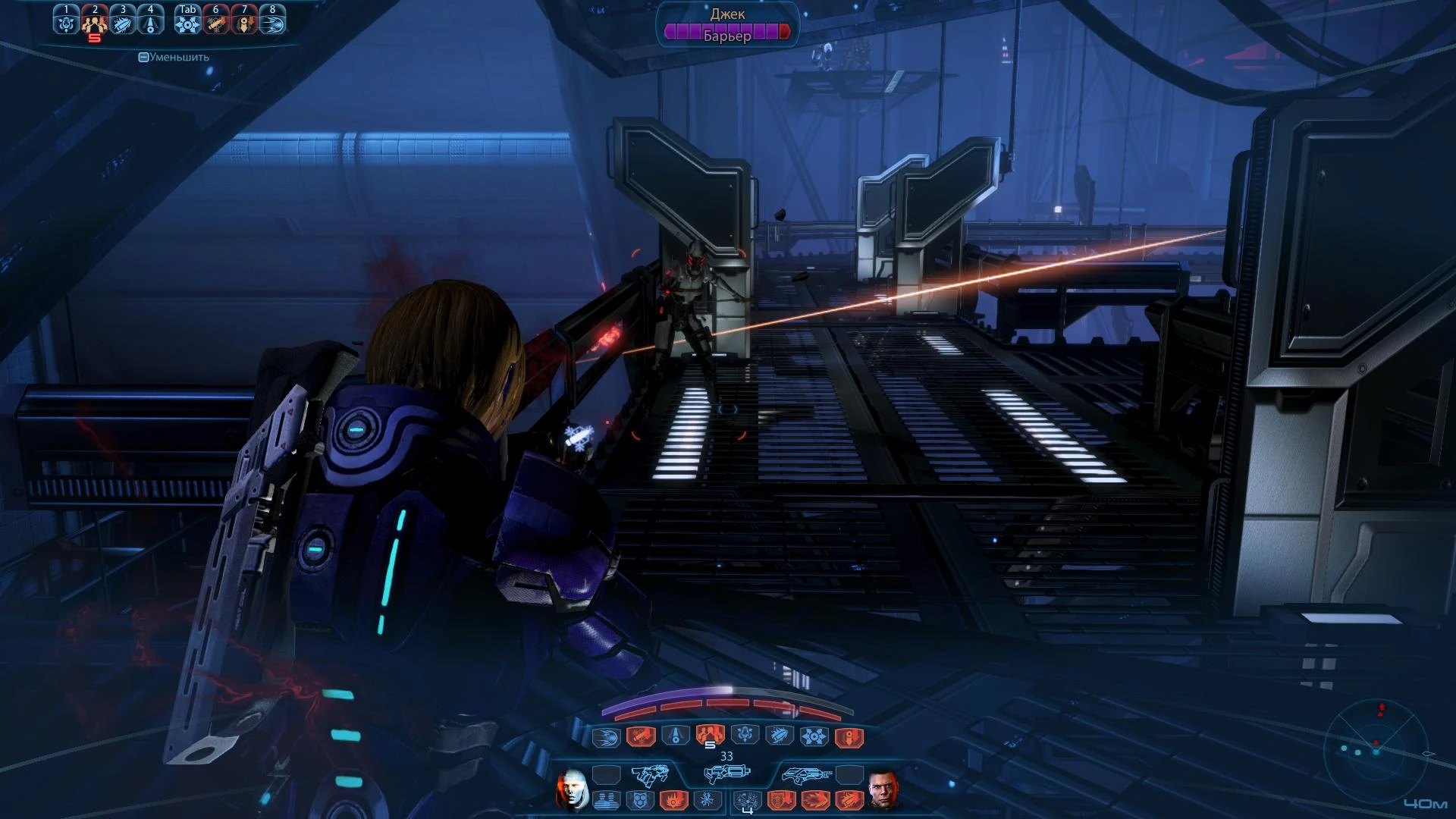Trigger the power bound to hotkey 4
The width and height of the screenshot is (1456, 819).
point(150,22)
